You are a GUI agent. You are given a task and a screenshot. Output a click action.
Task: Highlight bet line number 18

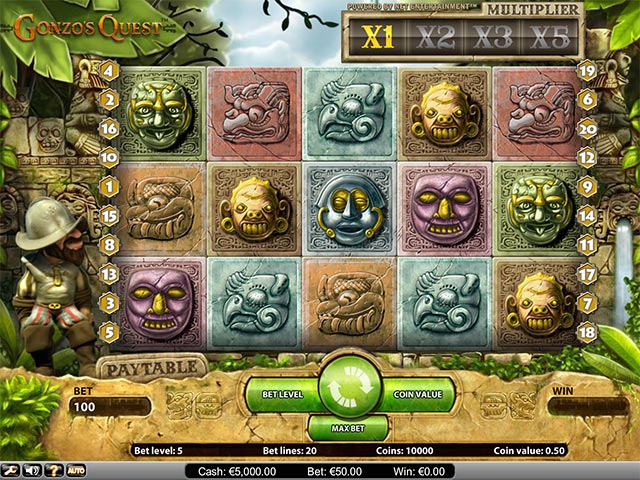coord(587,330)
